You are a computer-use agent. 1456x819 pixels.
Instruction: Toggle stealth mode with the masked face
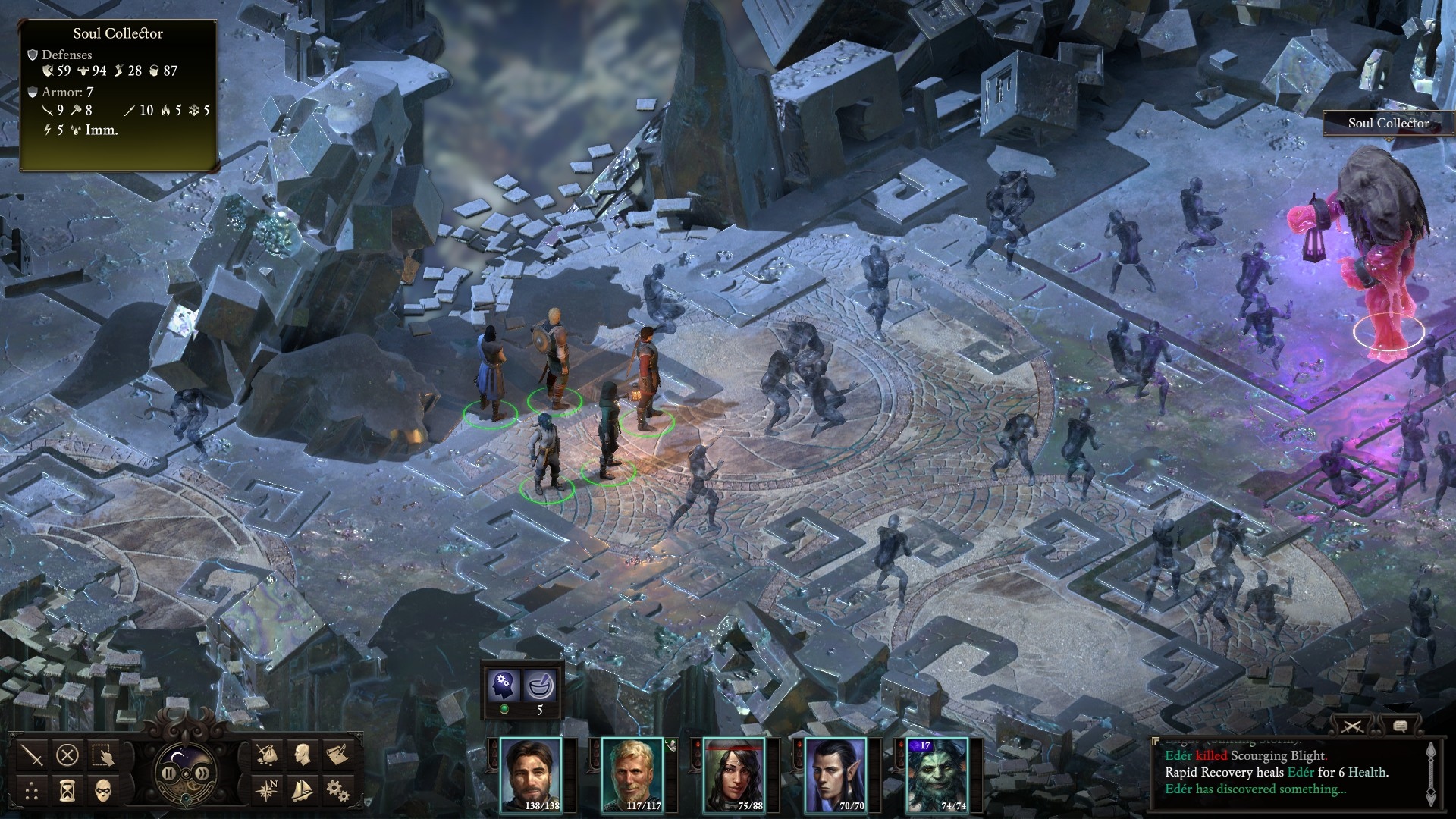(x=103, y=792)
